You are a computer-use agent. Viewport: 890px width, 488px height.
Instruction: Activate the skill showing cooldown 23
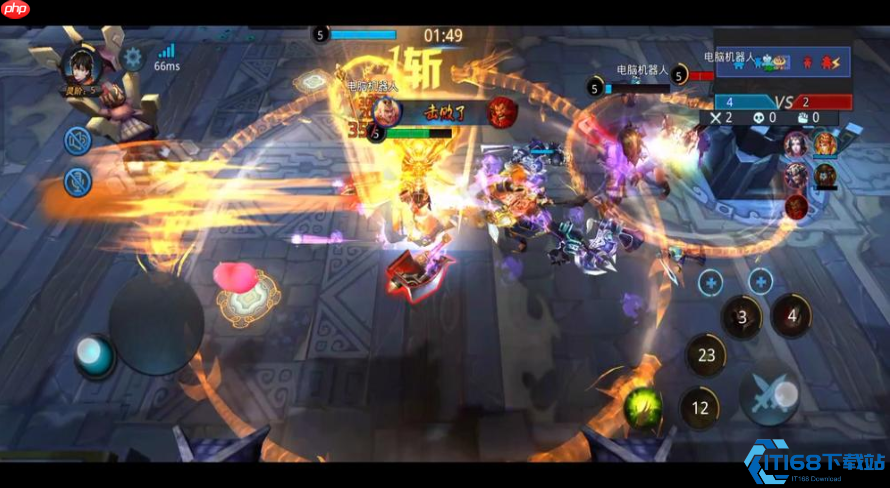706,355
